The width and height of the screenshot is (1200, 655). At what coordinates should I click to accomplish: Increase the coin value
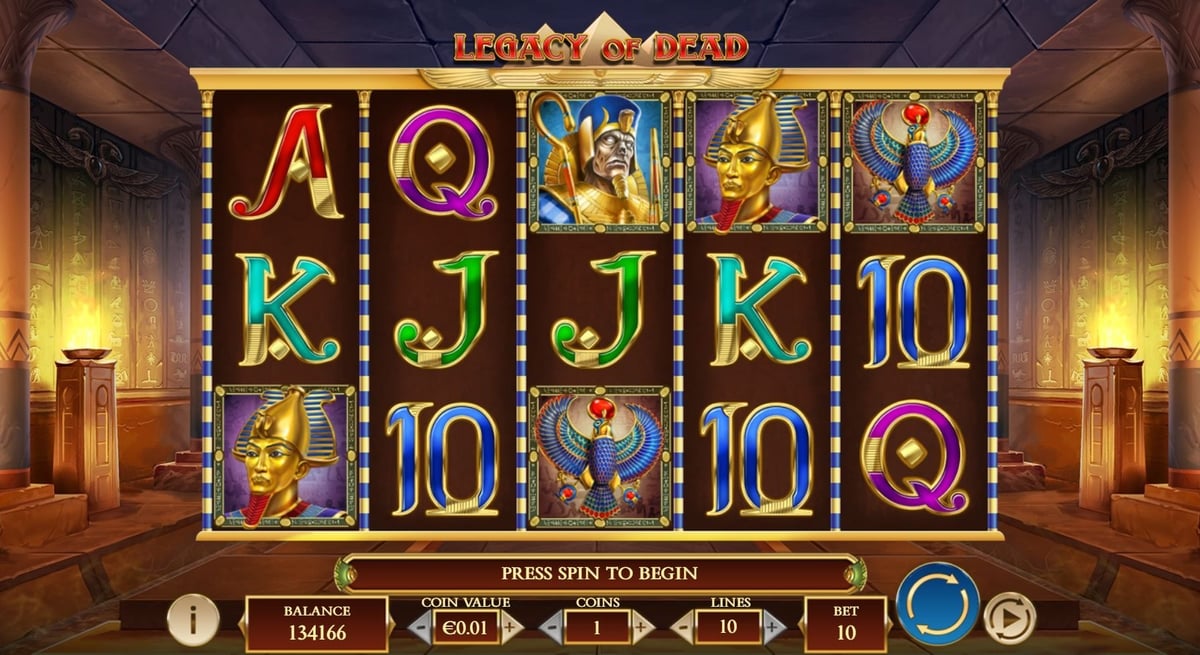(511, 628)
